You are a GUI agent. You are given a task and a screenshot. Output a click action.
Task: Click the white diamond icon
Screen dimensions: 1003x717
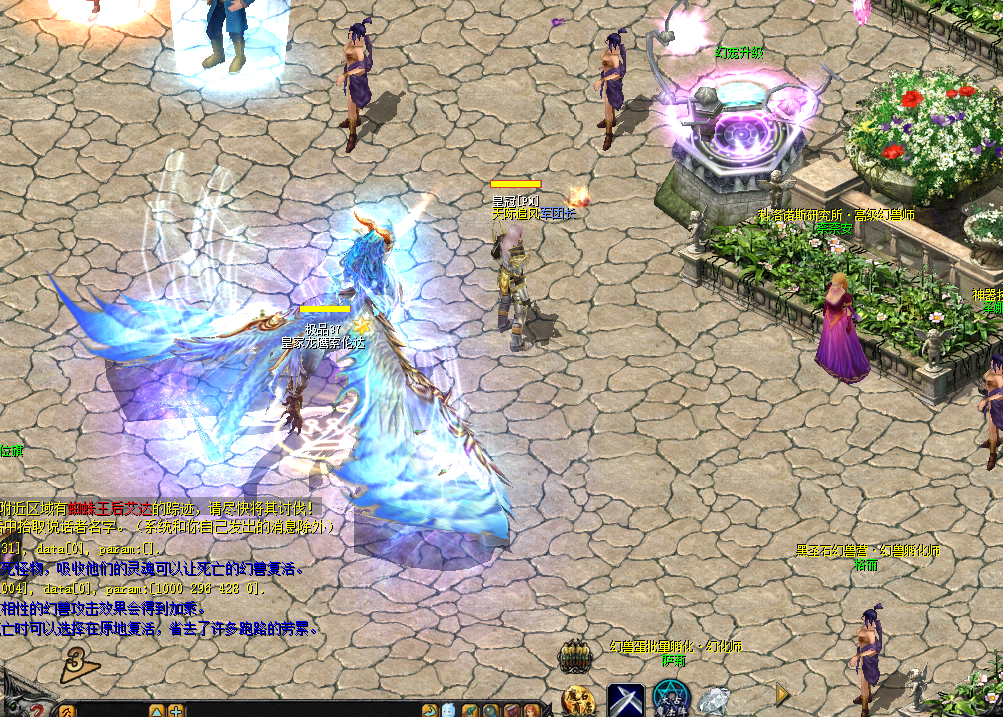[x=713, y=701]
